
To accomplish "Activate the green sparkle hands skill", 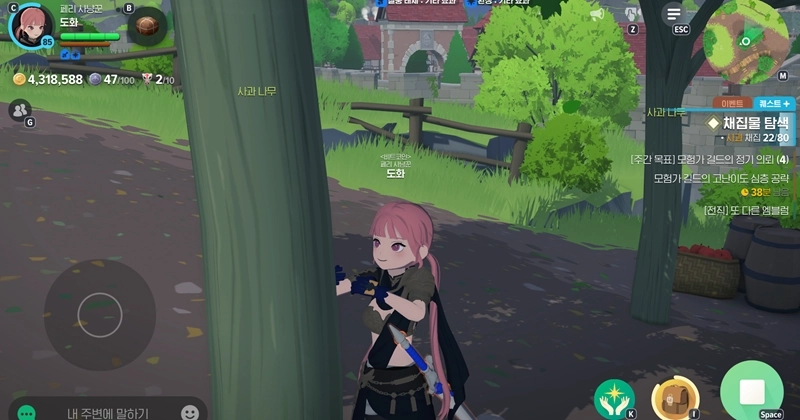I will coord(614,398).
